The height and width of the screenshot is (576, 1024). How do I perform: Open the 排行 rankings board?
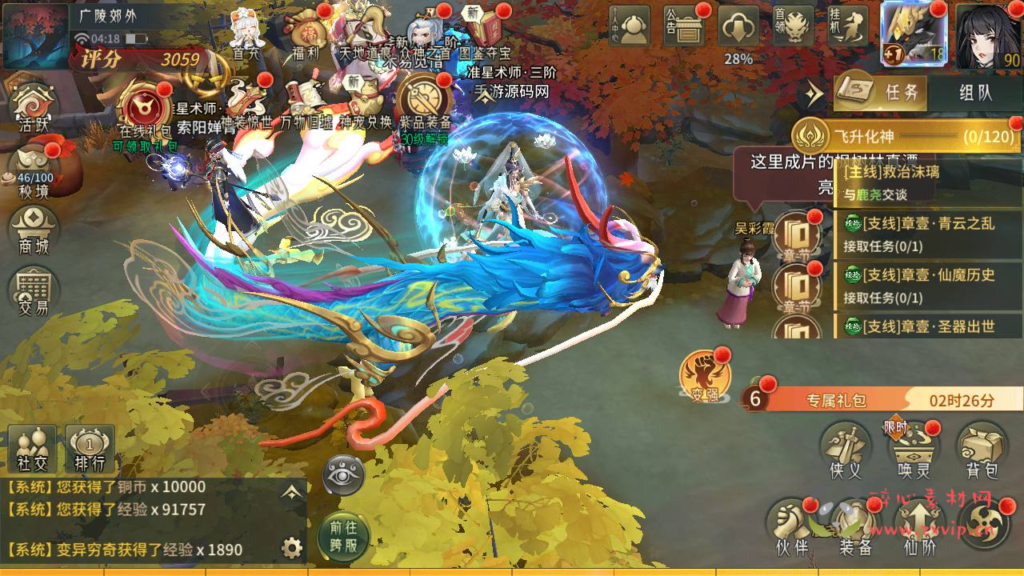click(x=90, y=446)
